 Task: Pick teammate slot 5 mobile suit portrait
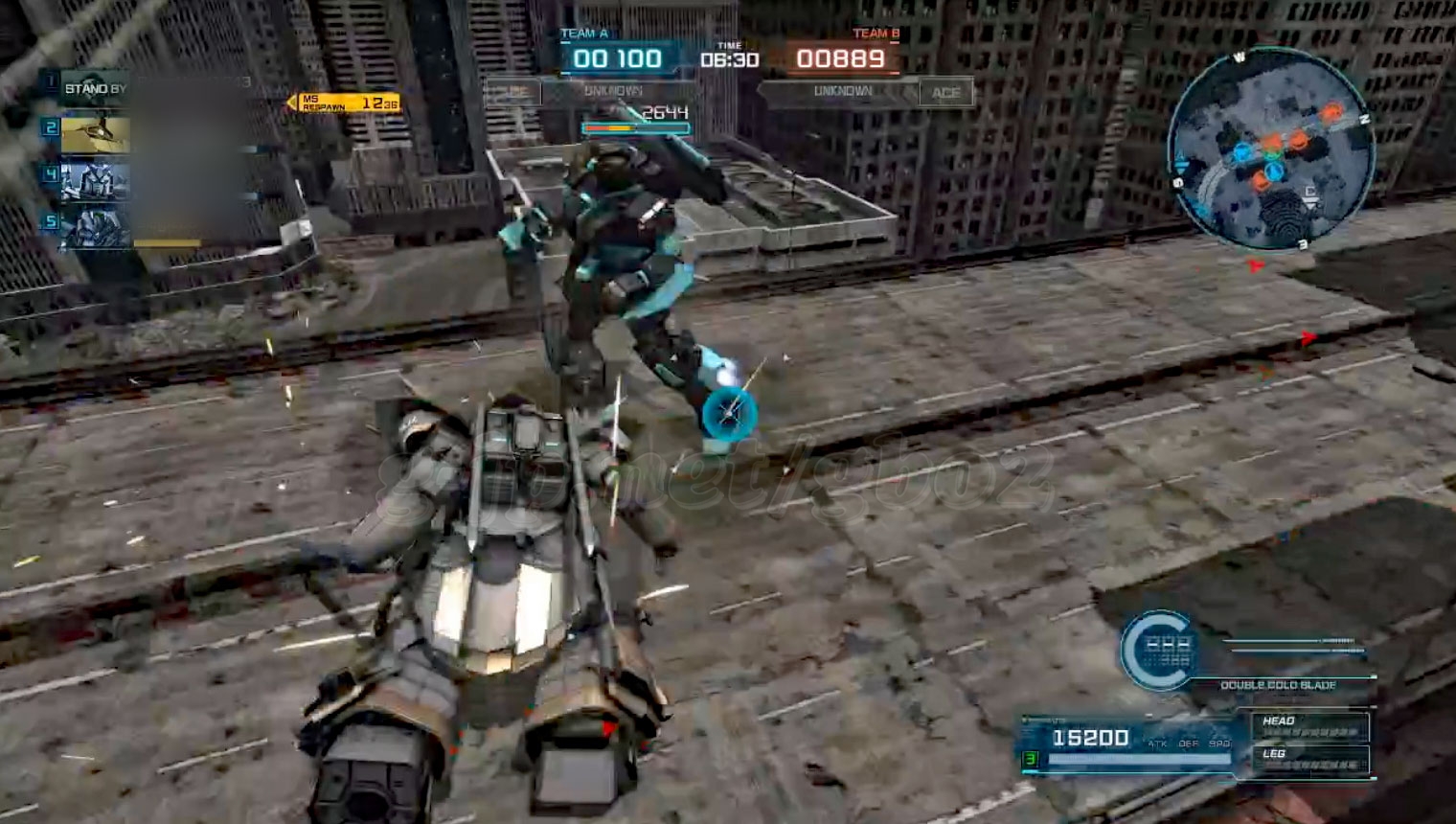click(x=95, y=228)
